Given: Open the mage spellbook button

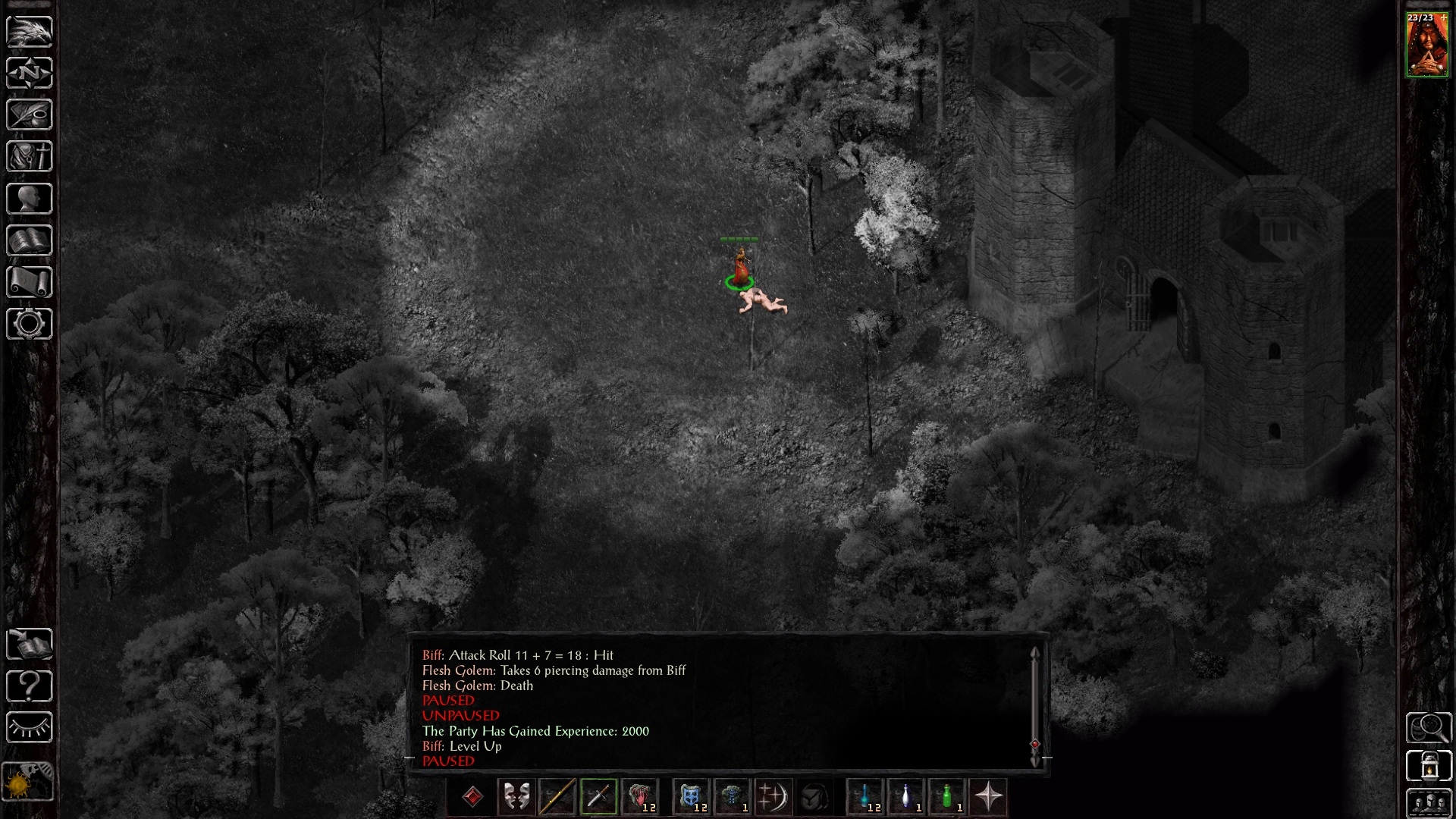Looking at the screenshot, I should [30, 240].
